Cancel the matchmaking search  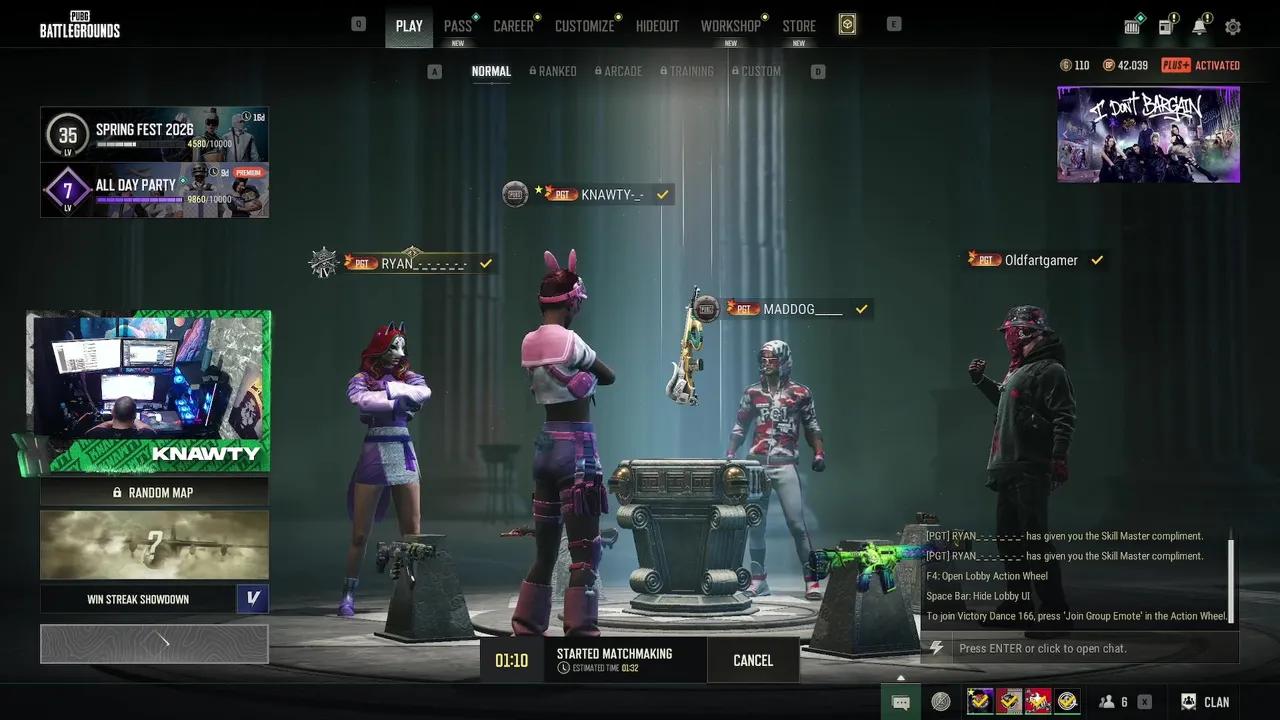(752, 660)
